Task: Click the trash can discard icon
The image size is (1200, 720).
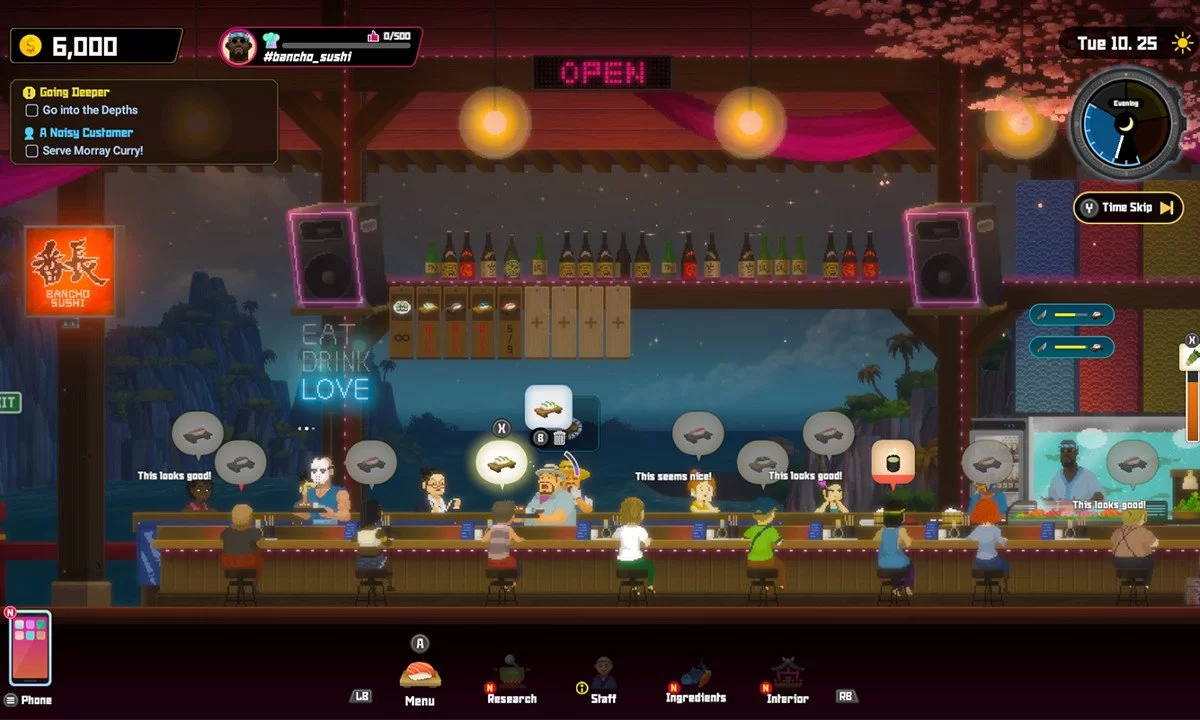Action: [x=559, y=437]
